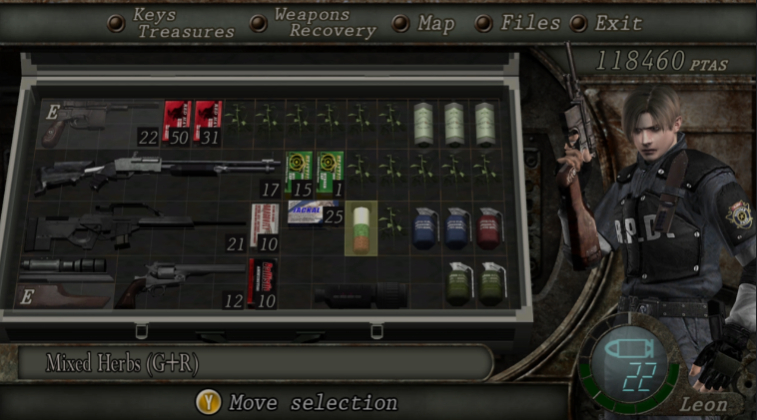This screenshot has width=757, height=420.
Task: Select the highlighted Mixed Herbs (G+R) item
Action: pos(361,227)
